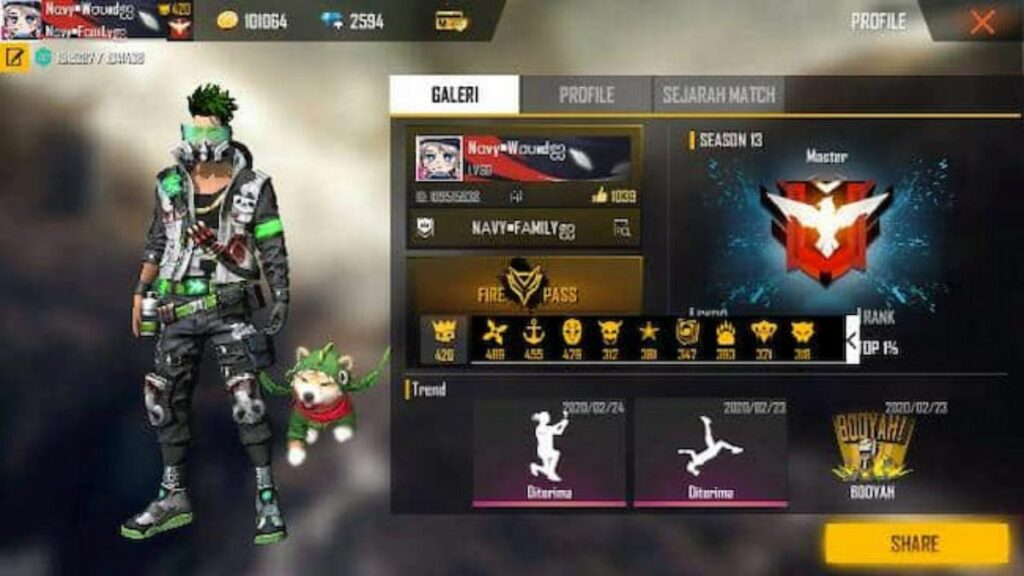Click the yellow Share button
The height and width of the screenshot is (576, 1024).
[x=915, y=544]
